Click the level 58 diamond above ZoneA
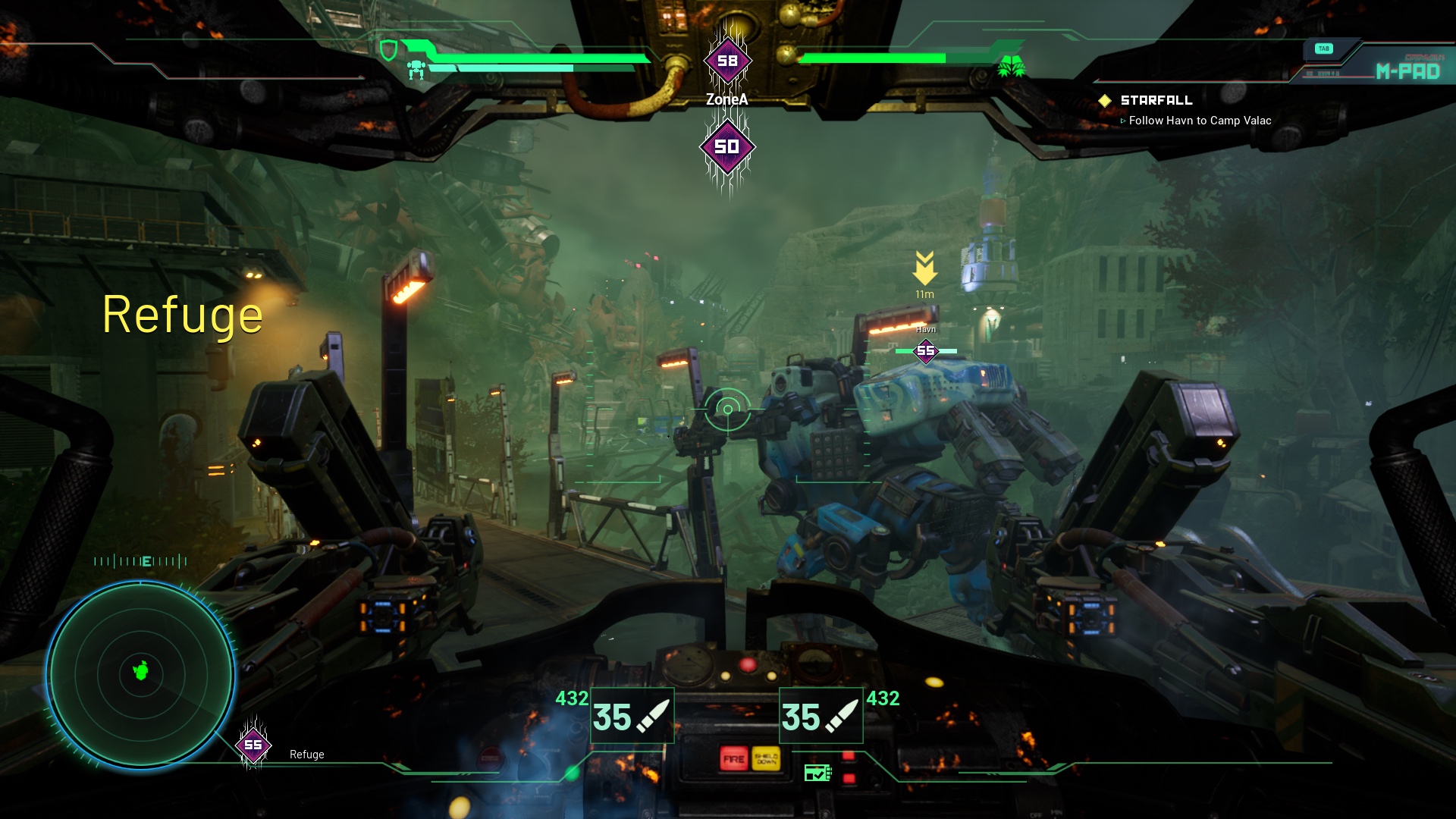Viewport: 1456px width, 819px height. pos(727,61)
